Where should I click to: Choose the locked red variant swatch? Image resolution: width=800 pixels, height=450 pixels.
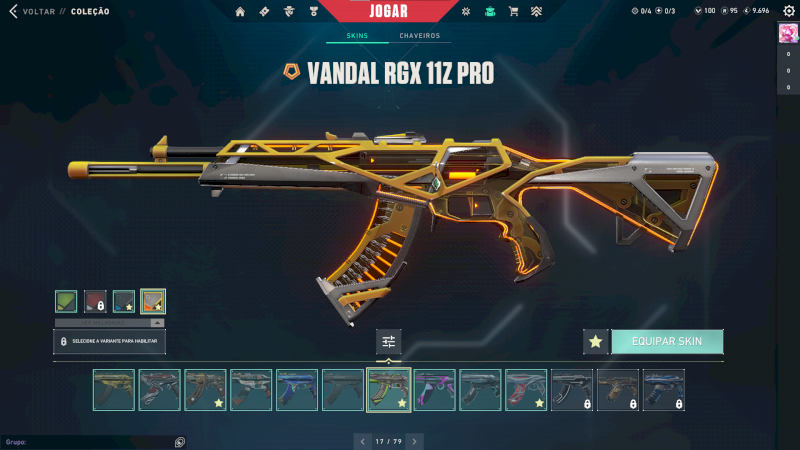(95, 301)
